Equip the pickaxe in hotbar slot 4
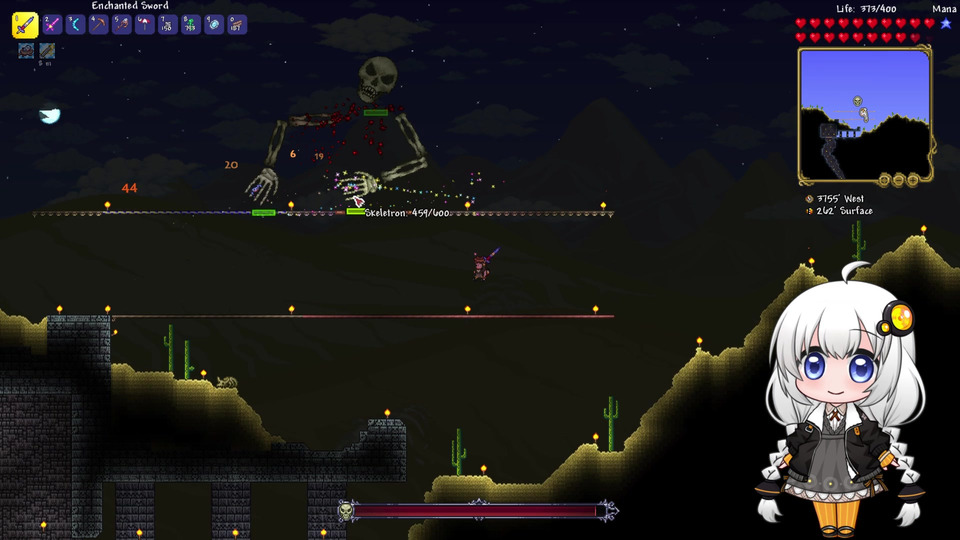The height and width of the screenshot is (540, 960). point(98,25)
